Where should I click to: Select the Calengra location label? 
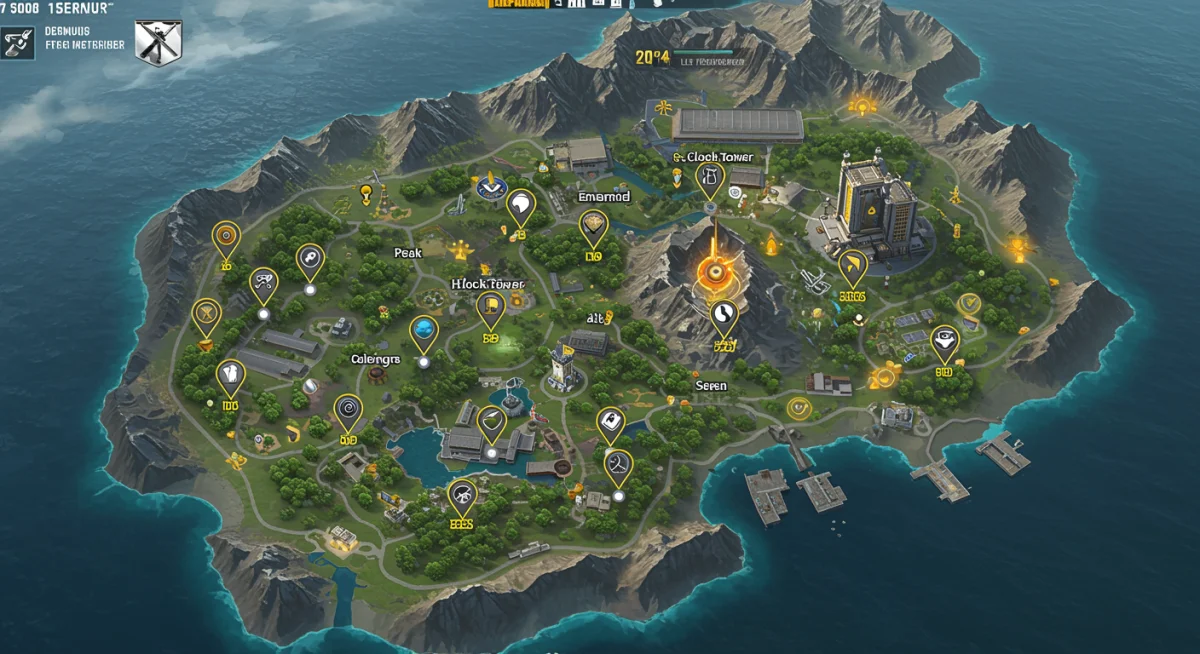click(375, 358)
